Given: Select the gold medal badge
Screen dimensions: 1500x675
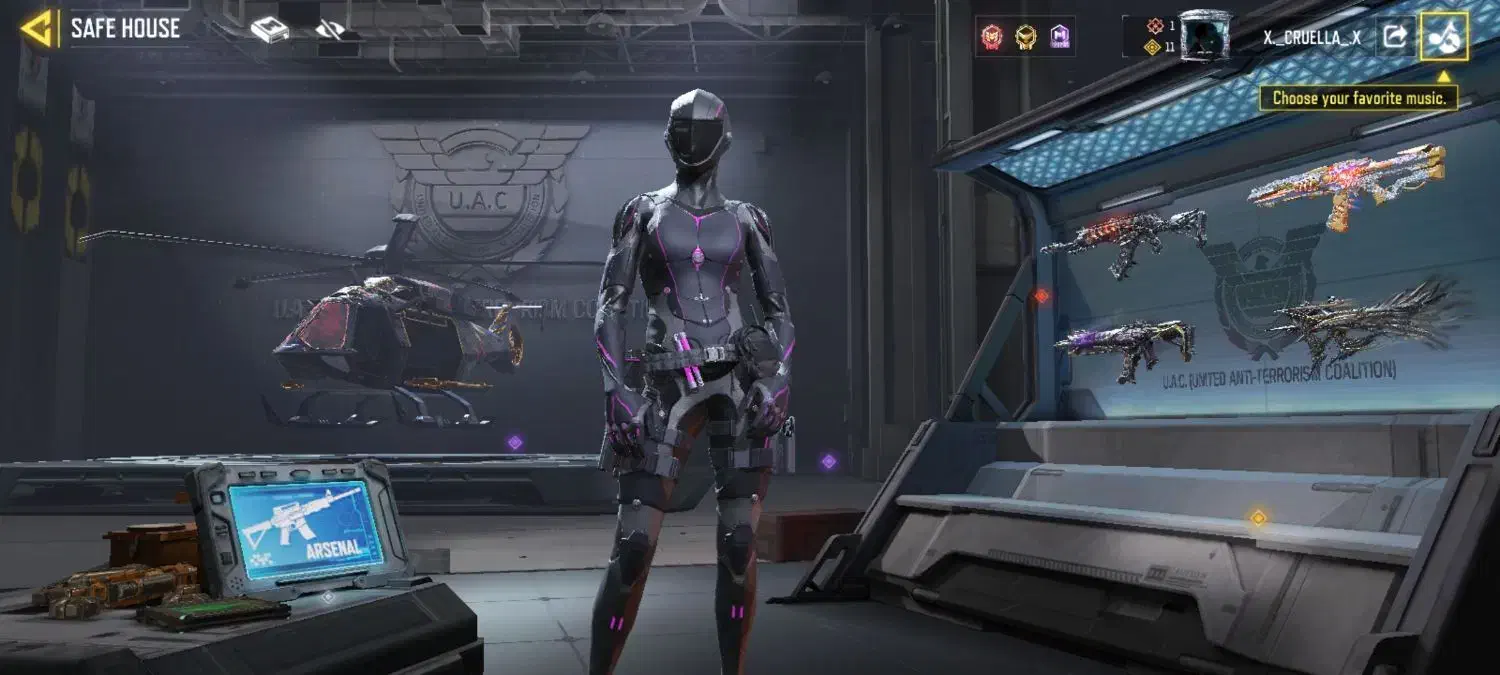Looking at the screenshot, I should [1026, 38].
